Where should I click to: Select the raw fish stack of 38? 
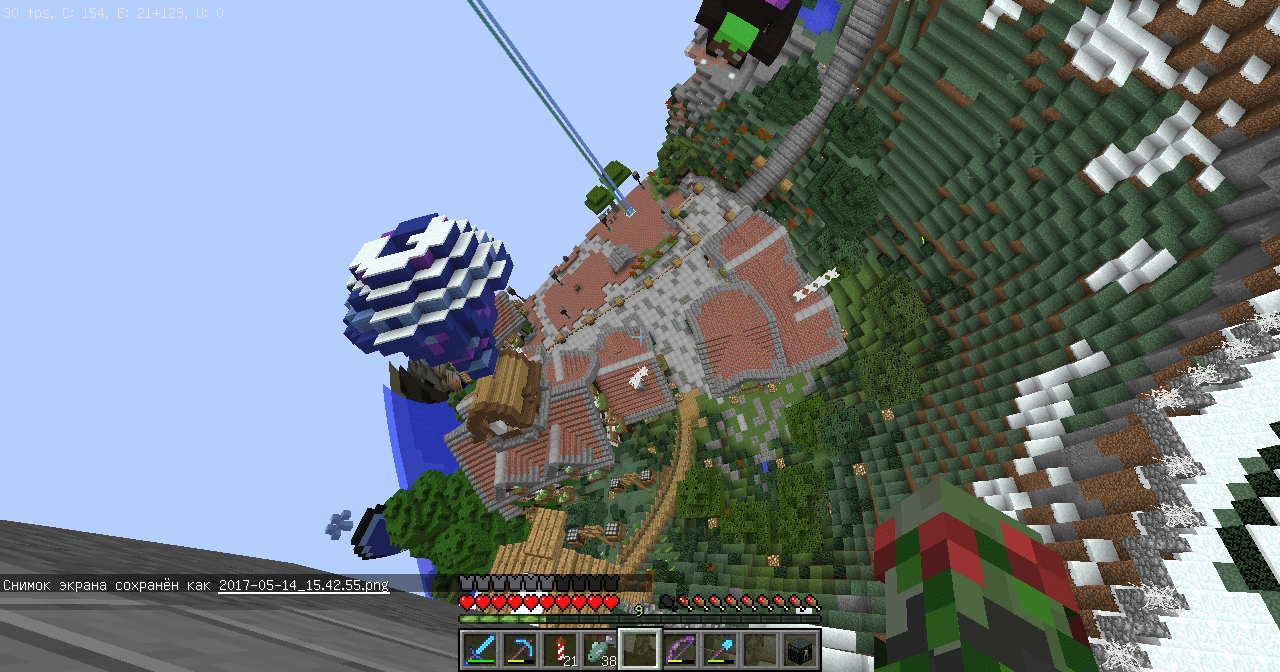[x=599, y=648]
